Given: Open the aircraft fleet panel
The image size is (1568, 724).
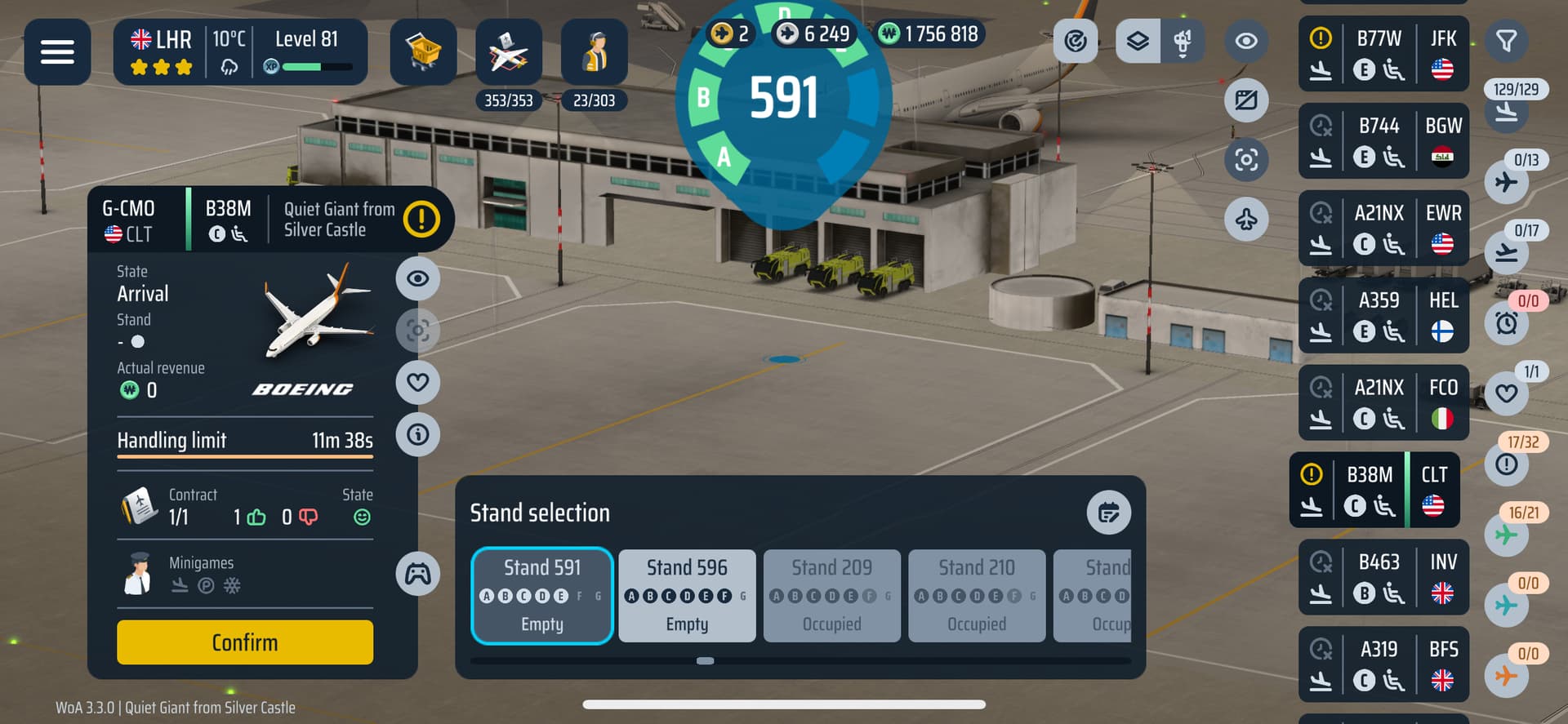Looking at the screenshot, I should pos(508,52).
